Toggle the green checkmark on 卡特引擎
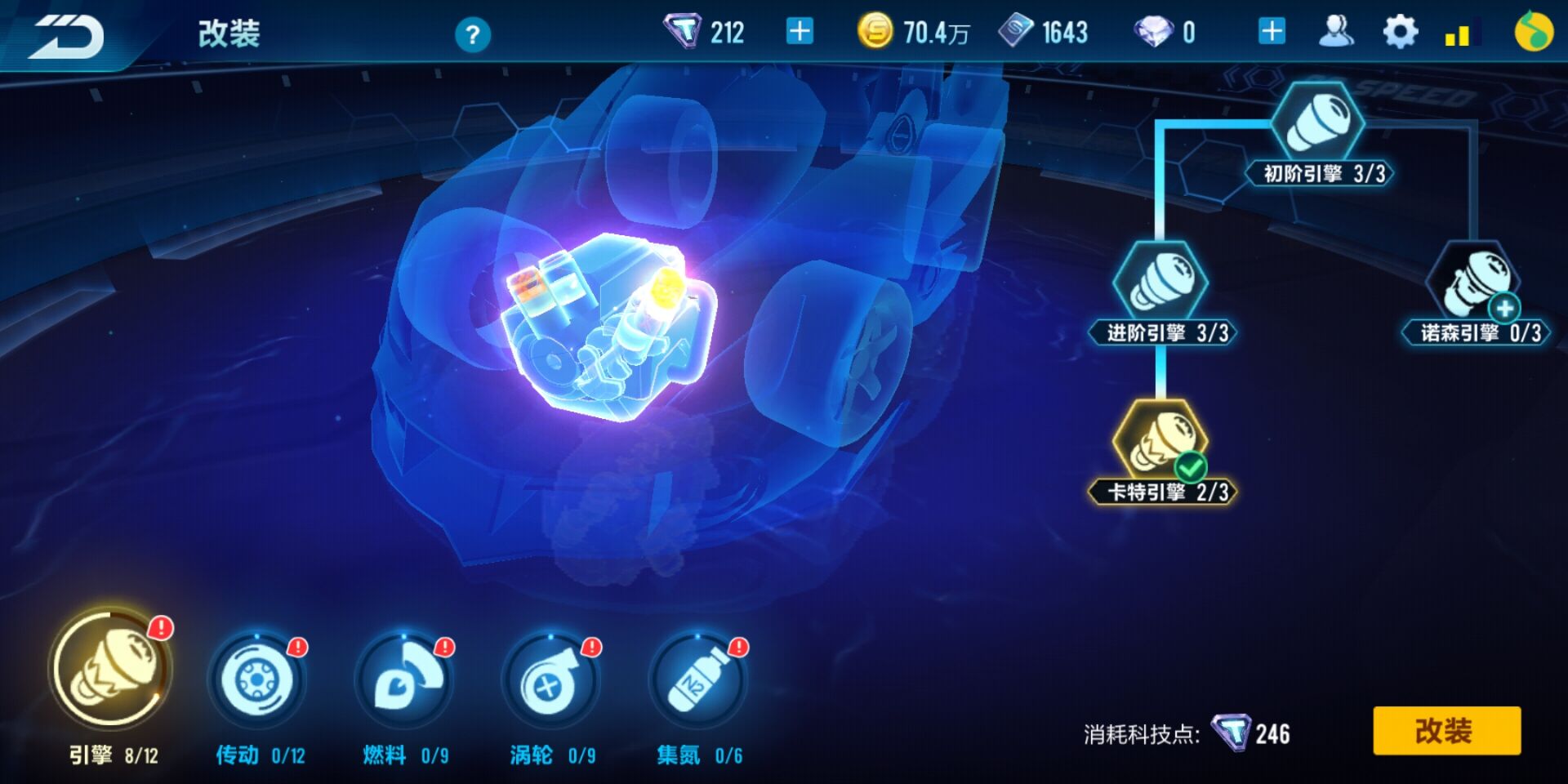Image resolution: width=1568 pixels, height=784 pixels. tap(1192, 466)
